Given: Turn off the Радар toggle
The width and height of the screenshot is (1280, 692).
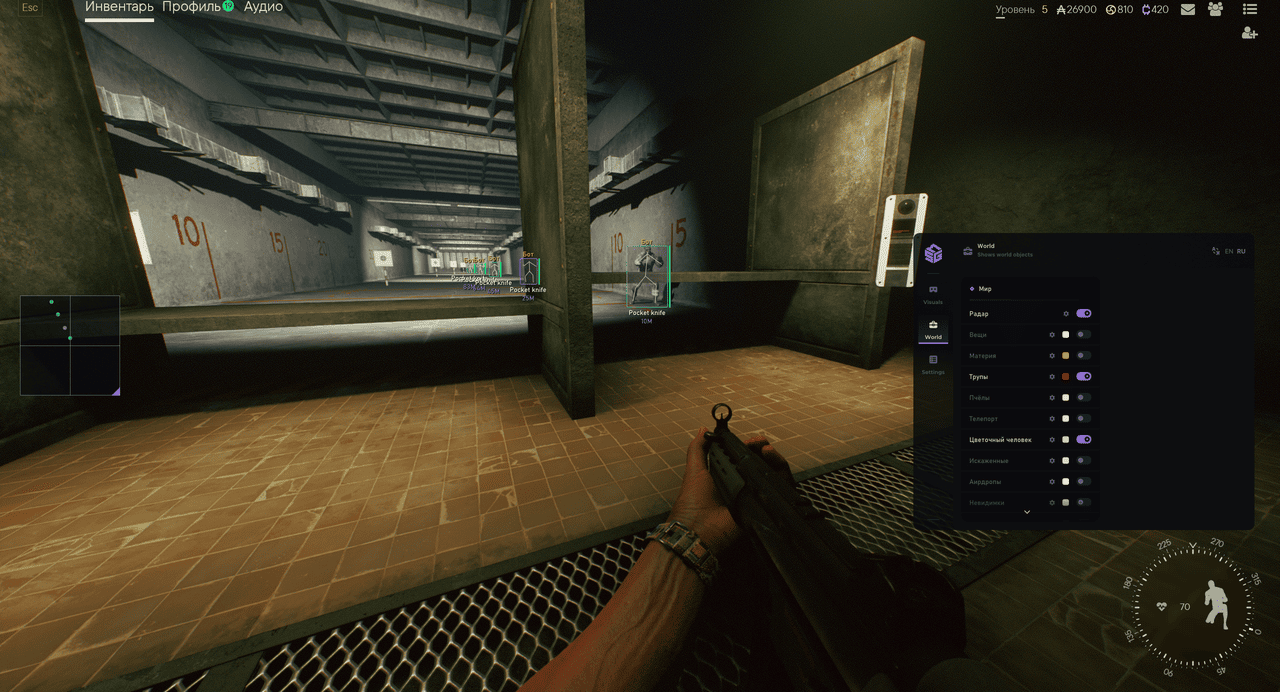Looking at the screenshot, I should [x=1083, y=314].
